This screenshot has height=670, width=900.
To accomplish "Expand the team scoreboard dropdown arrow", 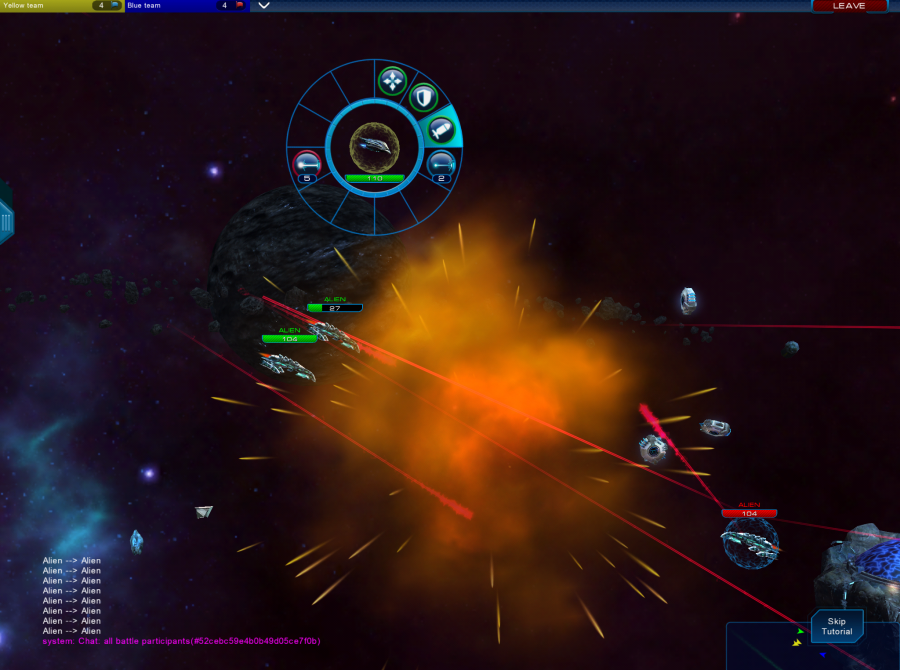I will tap(264, 6).
